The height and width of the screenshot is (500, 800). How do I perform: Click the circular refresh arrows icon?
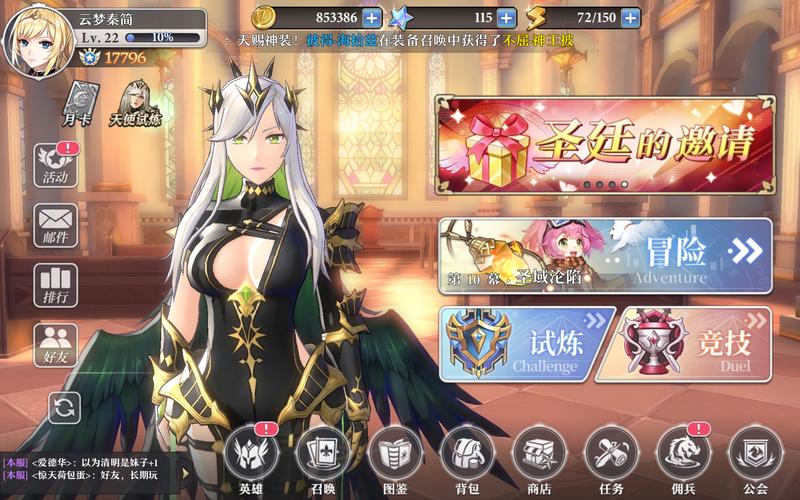pos(64,406)
